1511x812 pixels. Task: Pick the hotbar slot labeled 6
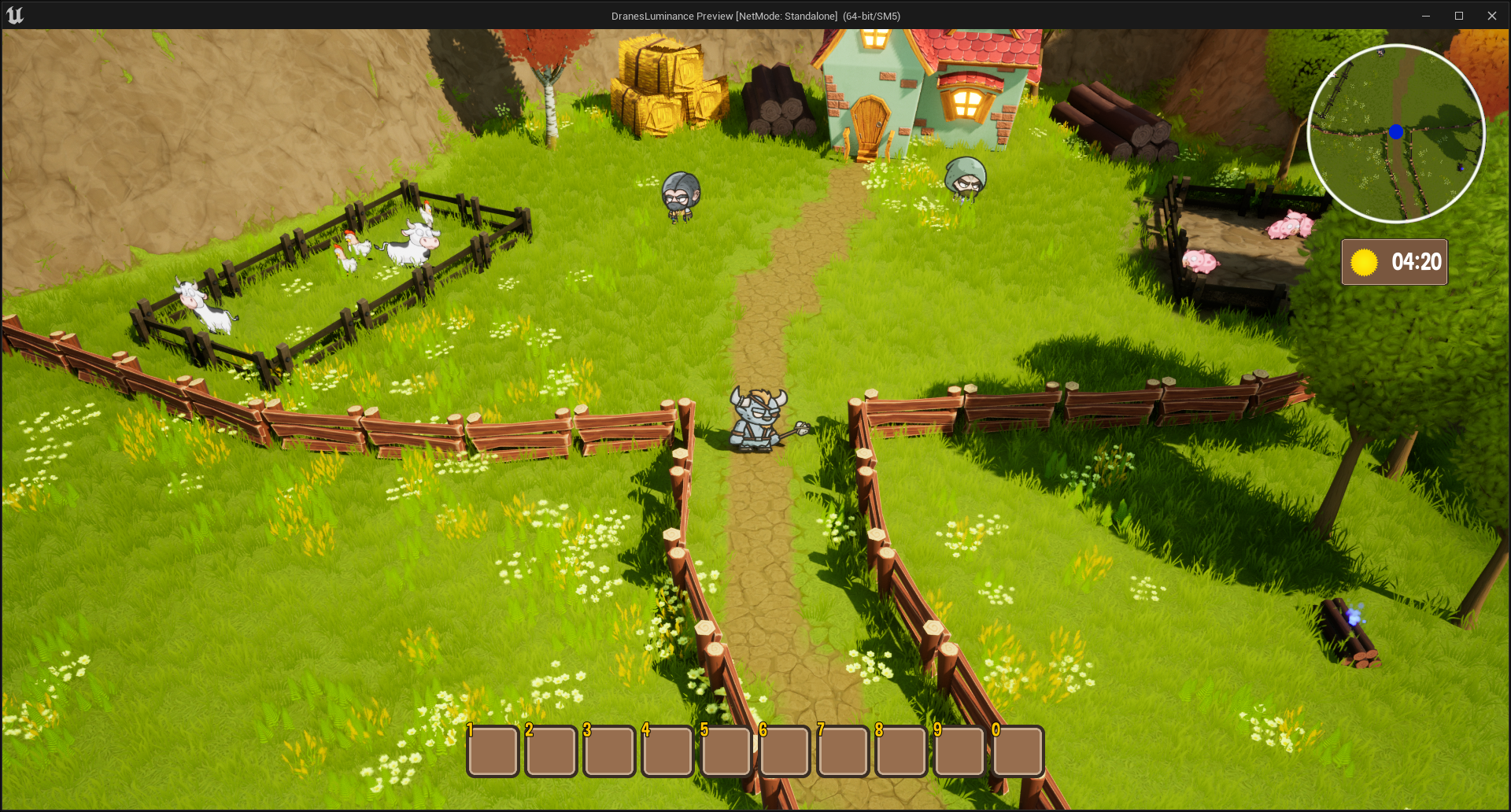click(785, 751)
